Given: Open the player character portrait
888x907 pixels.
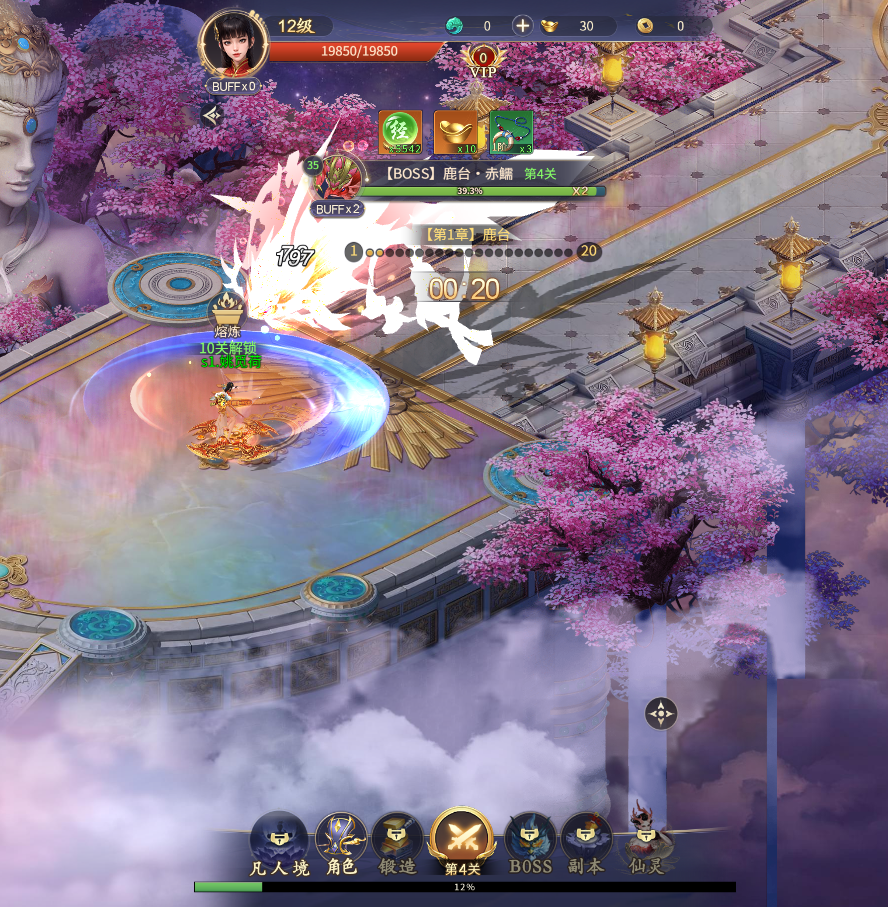Looking at the screenshot, I should (232, 42).
